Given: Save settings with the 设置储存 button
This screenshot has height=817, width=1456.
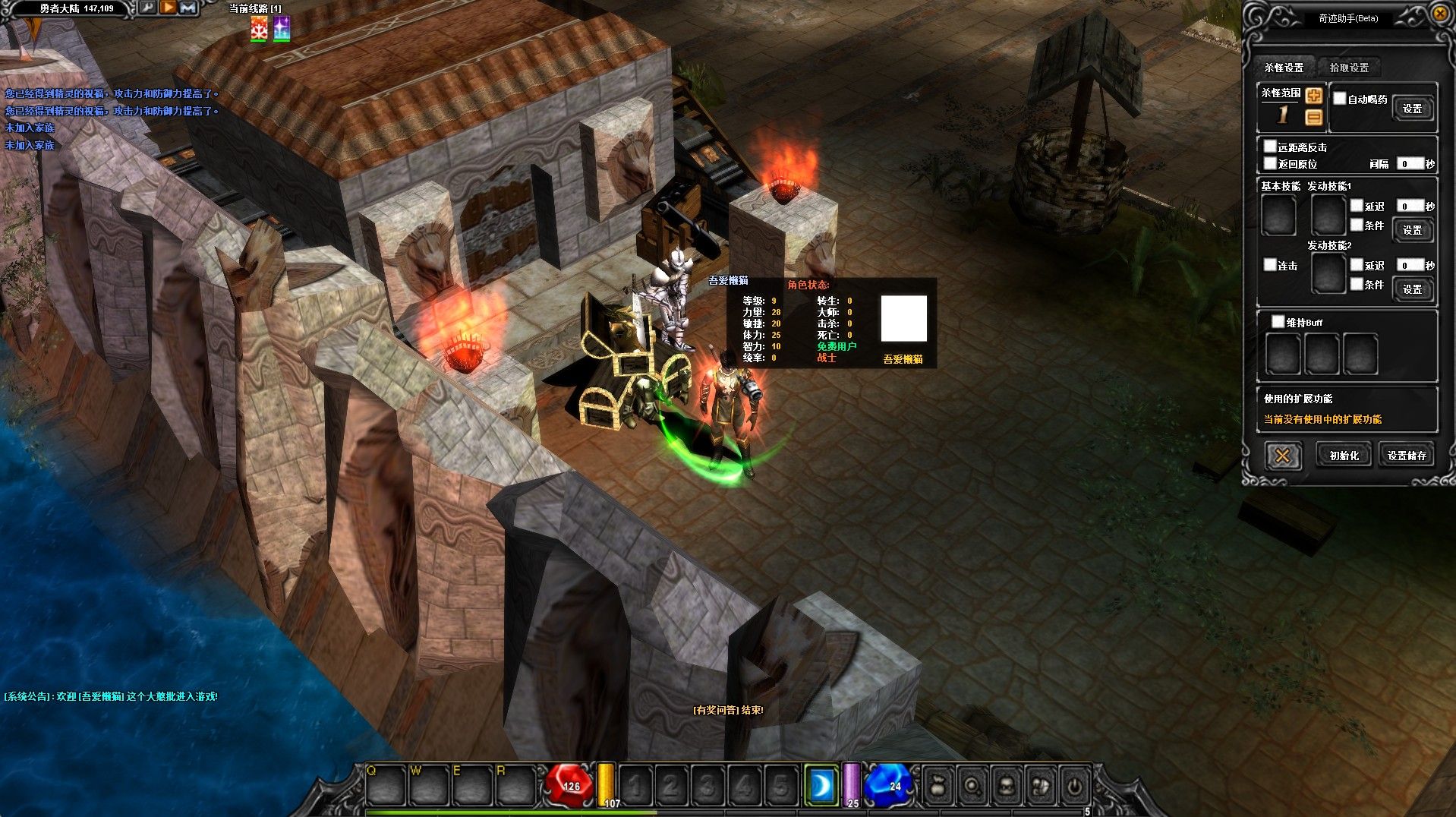Looking at the screenshot, I should 1407,456.
